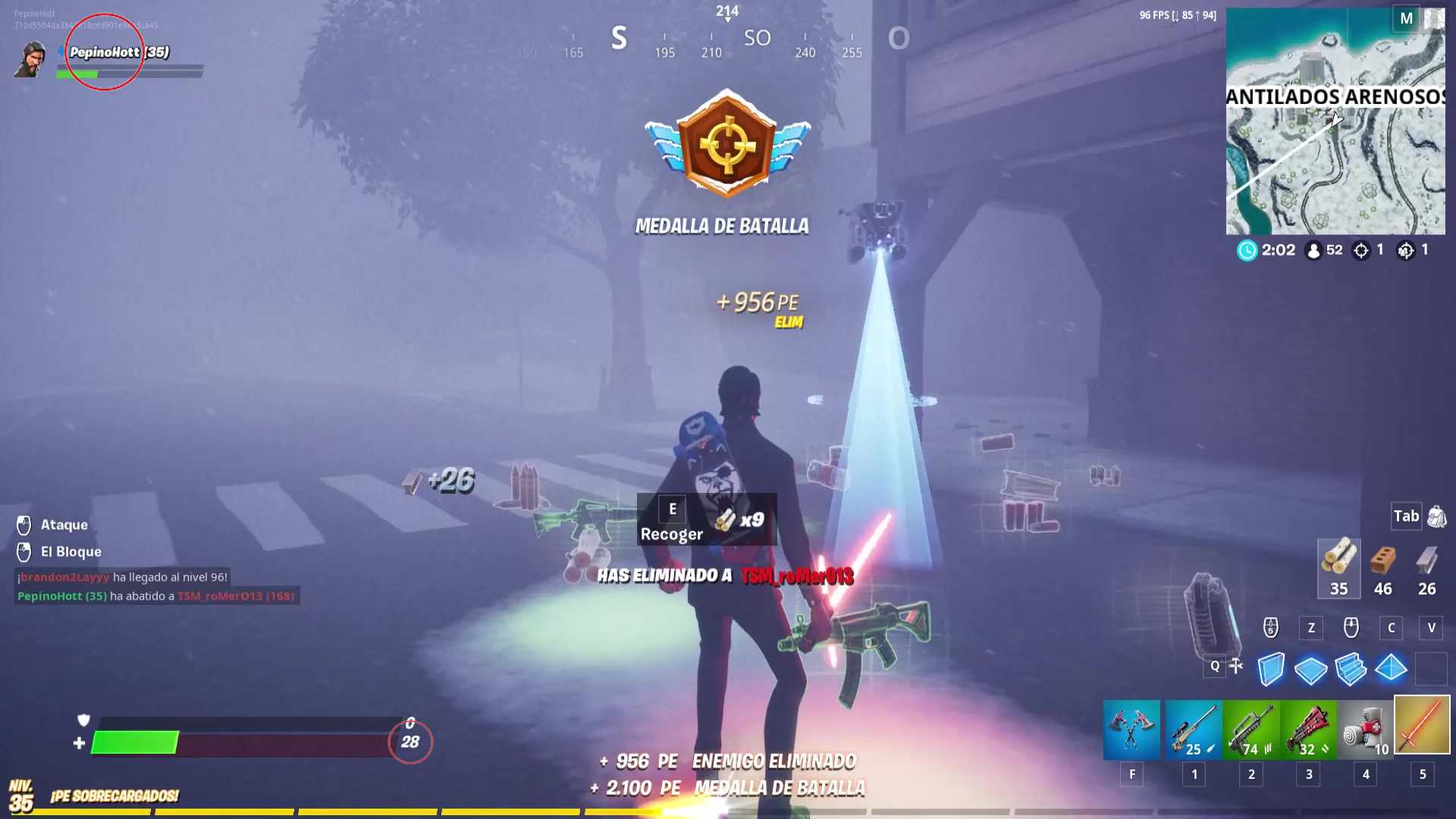Switch to the burst assault rifle
The height and width of the screenshot is (819, 1456).
[1250, 729]
